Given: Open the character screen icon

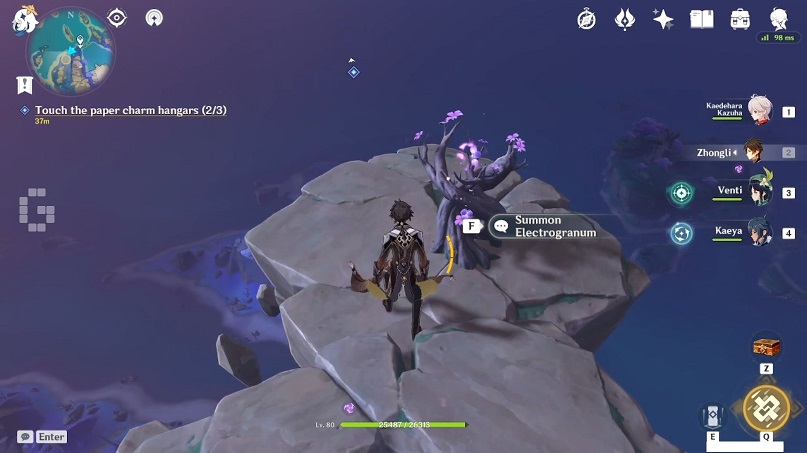Looking at the screenshot, I should 779,18.
